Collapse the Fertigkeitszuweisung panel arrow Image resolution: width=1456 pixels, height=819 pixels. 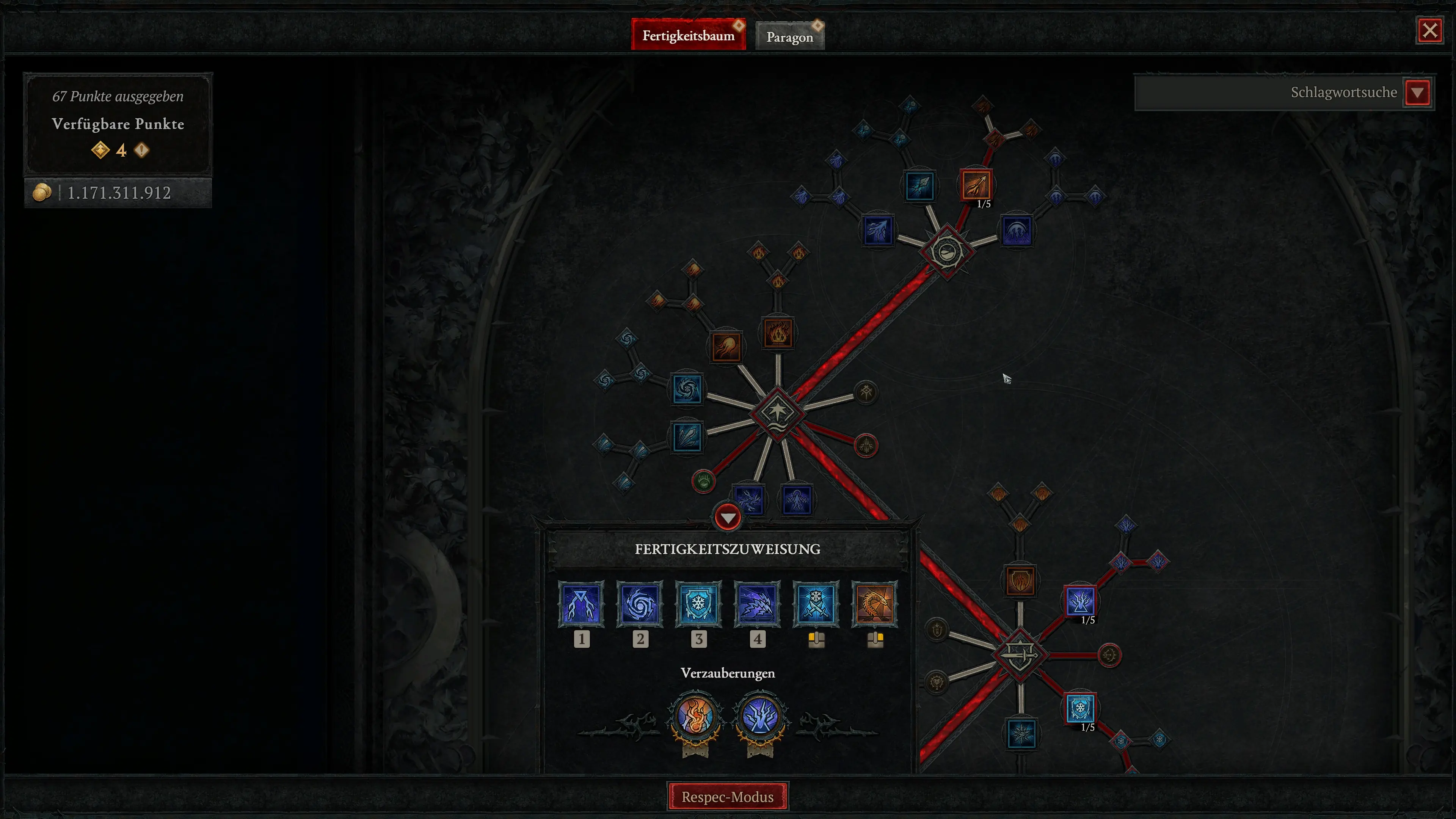point(728,517)
